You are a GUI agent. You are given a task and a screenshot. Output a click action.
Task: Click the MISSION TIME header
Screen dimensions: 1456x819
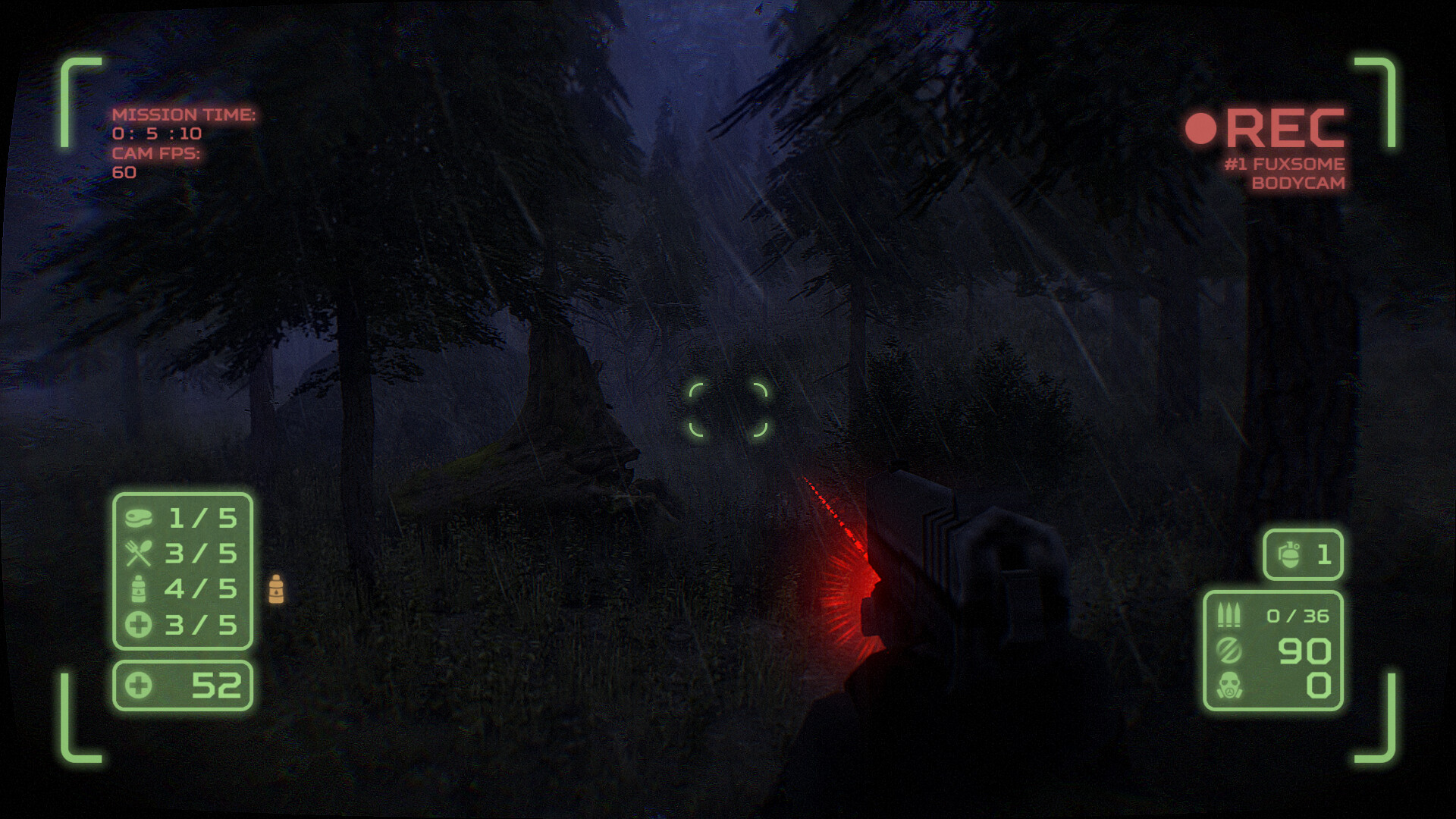click(x=184, y=115)
